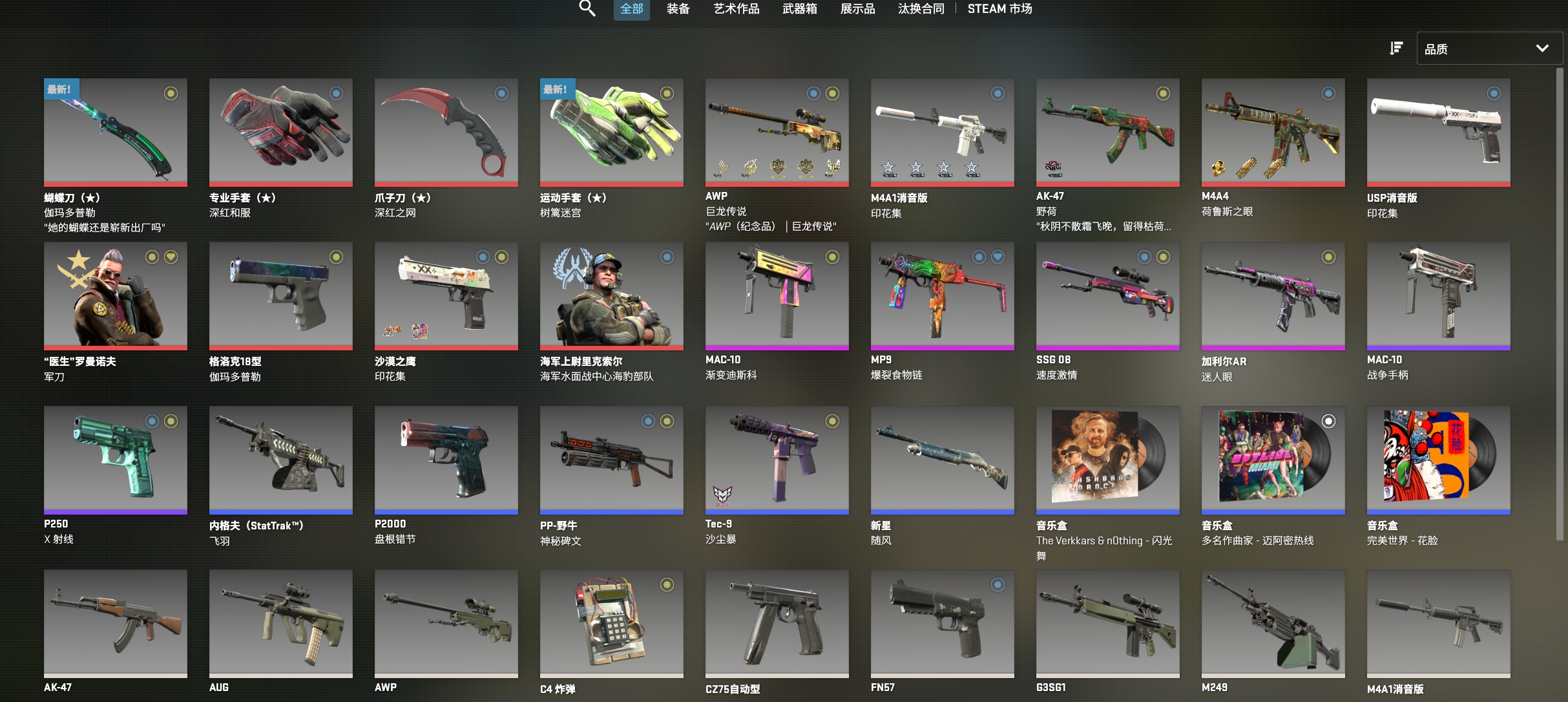The width and height of the screenshot is (1568, 702).
Task: Toggle the sort order icon
Action: pos(1396,48)
